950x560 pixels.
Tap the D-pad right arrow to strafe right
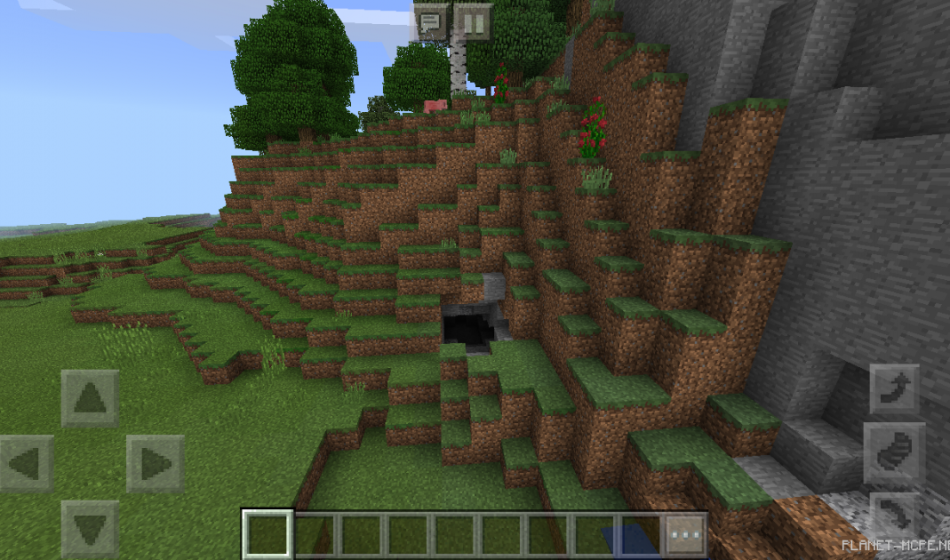[x=155, y=463]
